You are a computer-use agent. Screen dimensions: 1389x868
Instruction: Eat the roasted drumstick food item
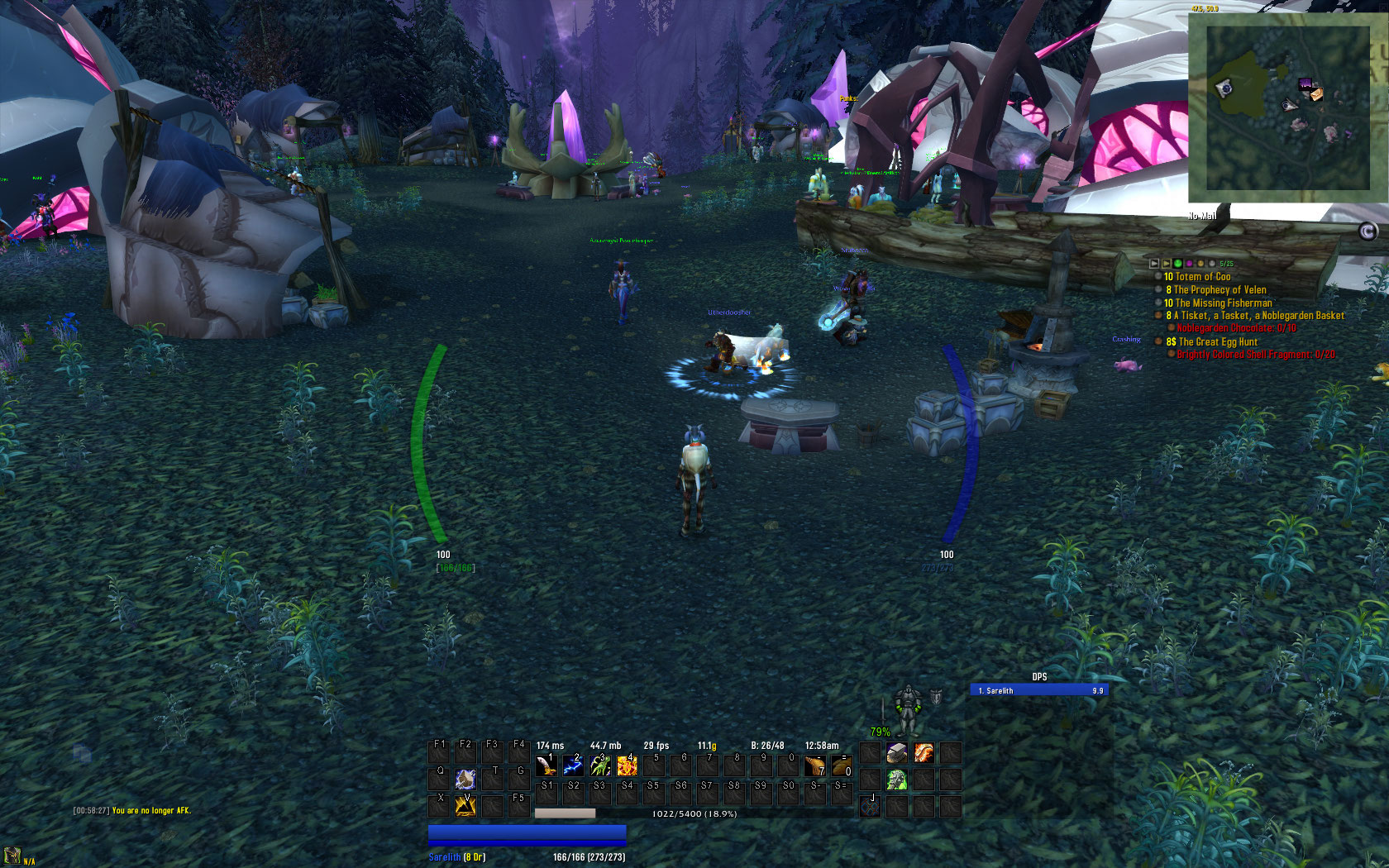814,765
